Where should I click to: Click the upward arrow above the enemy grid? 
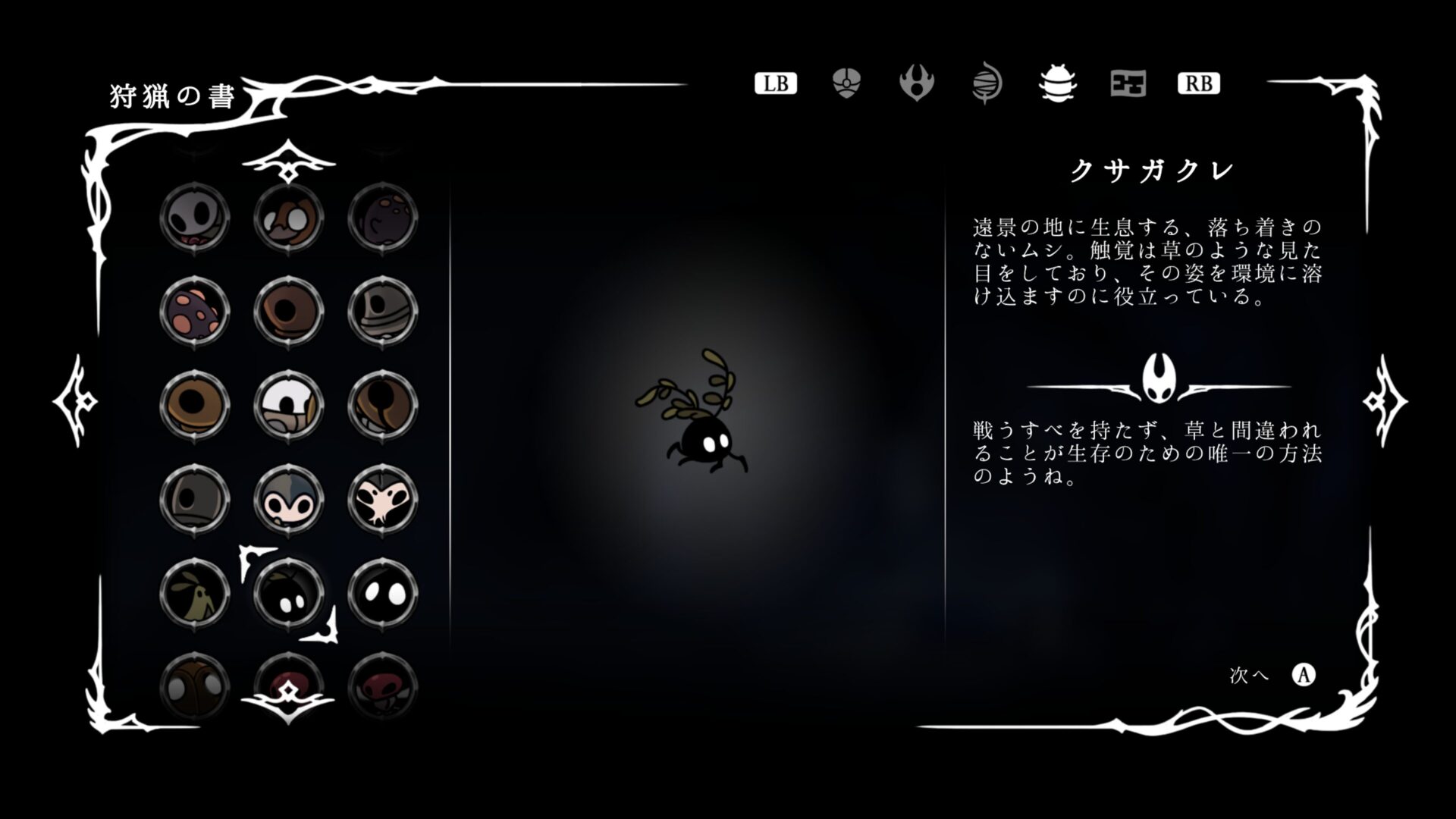(288, 159)
